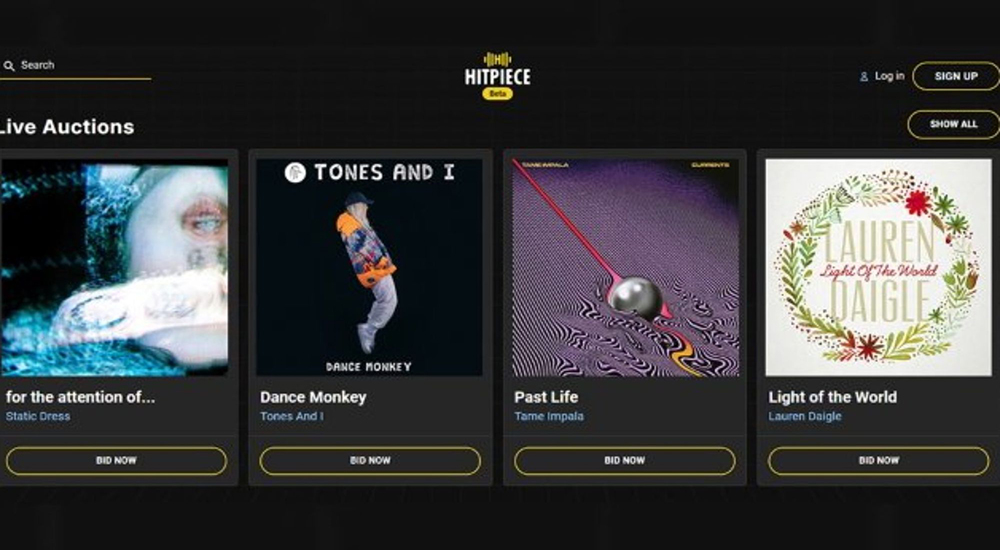Open the Static Dress artist link

click(x=38, y=416)
